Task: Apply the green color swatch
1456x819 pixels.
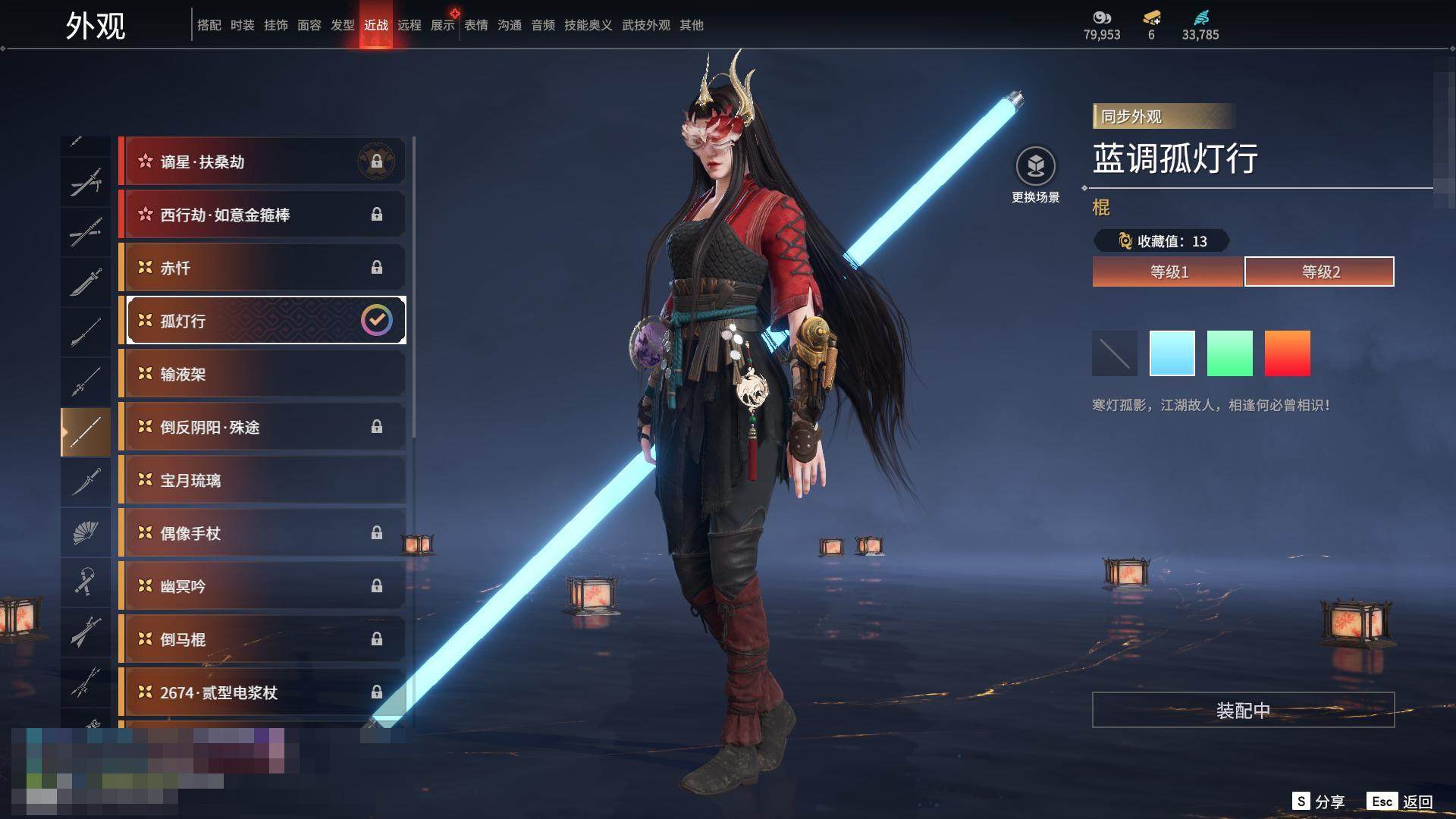Action: coord(1230,353)
